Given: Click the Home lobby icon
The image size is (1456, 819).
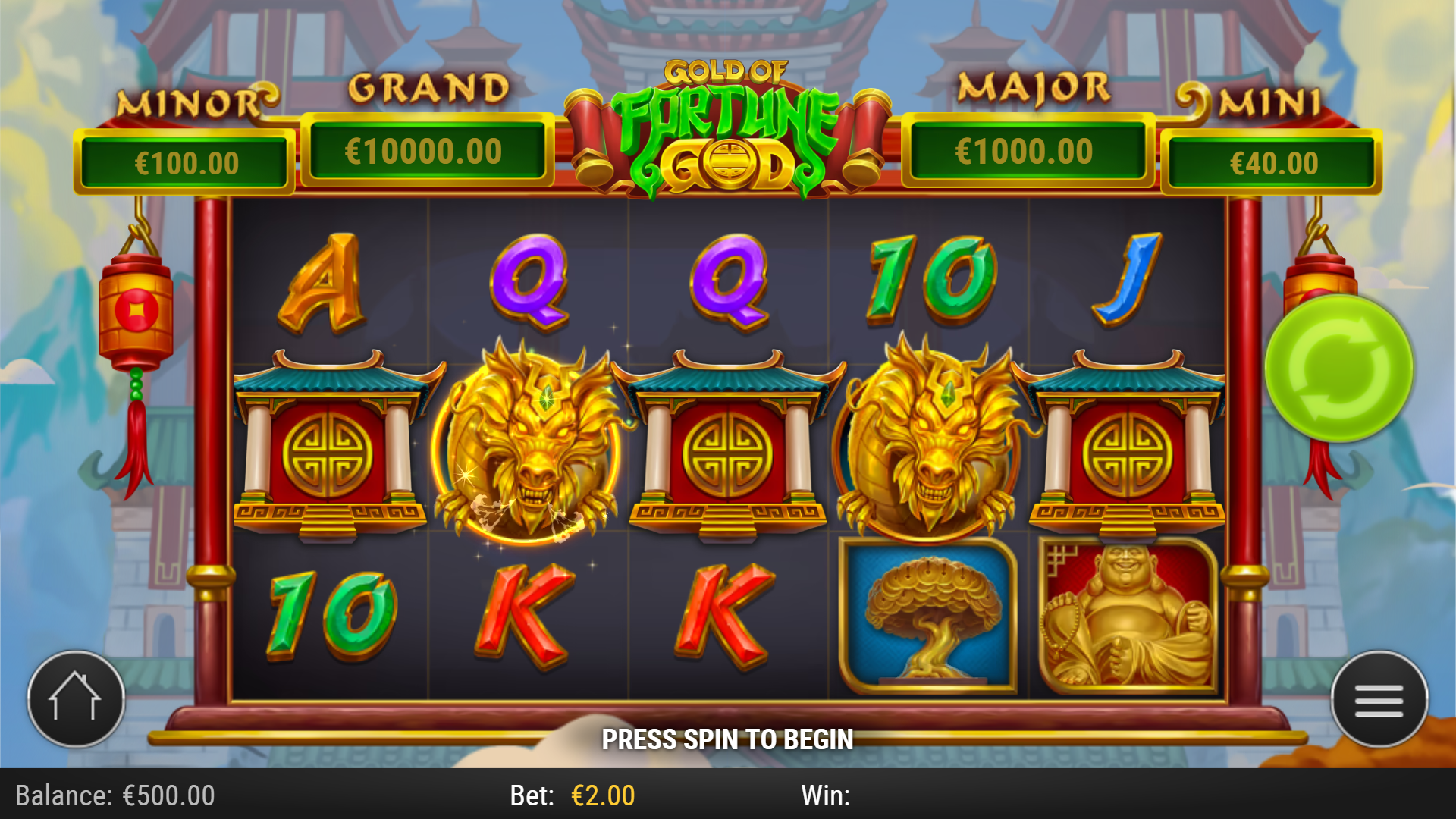Looking at the screenshot, I should (76, 699).
